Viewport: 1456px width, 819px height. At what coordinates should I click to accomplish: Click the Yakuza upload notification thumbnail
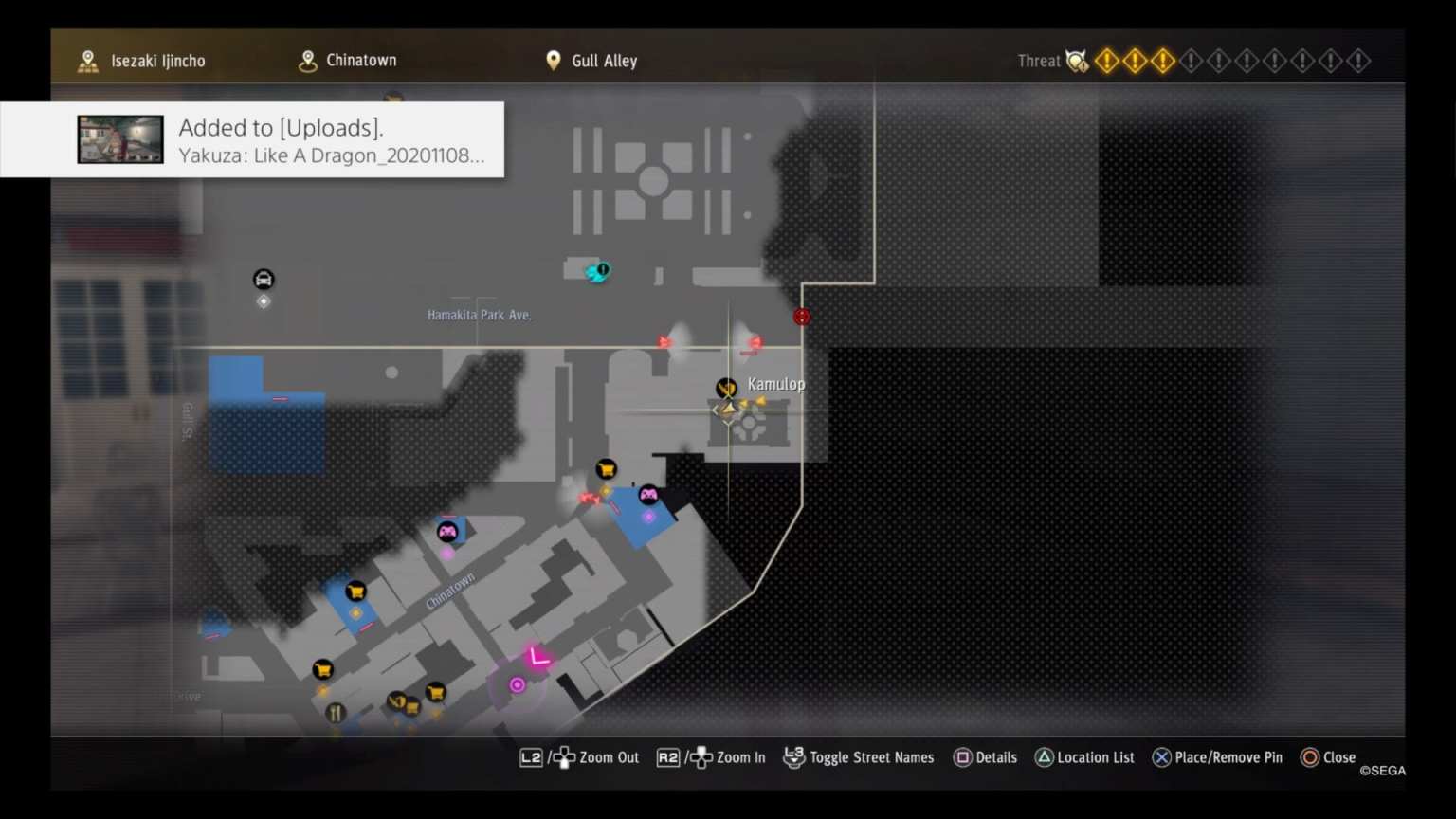click(119, 139)
